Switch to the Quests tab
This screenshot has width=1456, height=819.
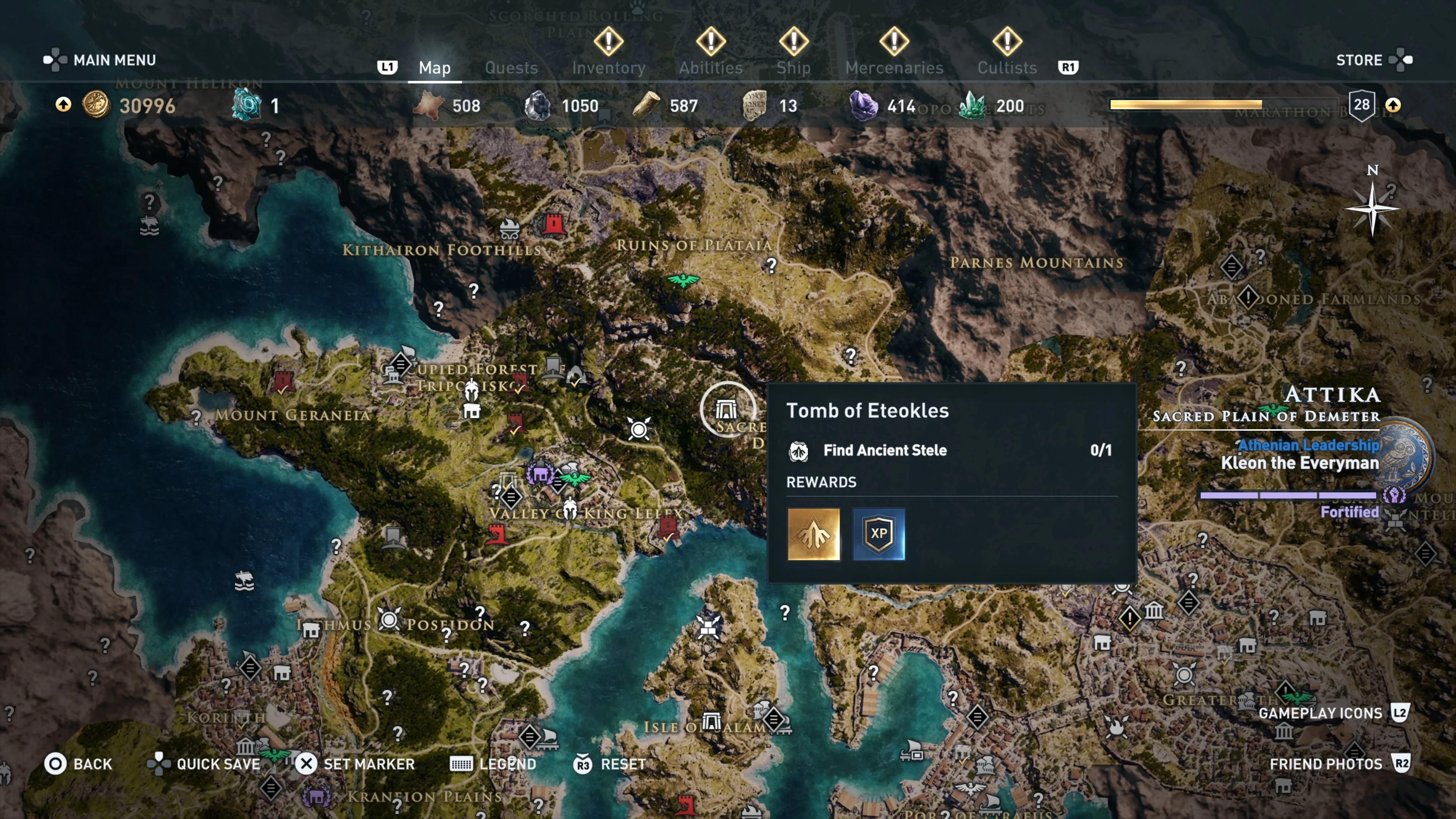coord(511,68)
